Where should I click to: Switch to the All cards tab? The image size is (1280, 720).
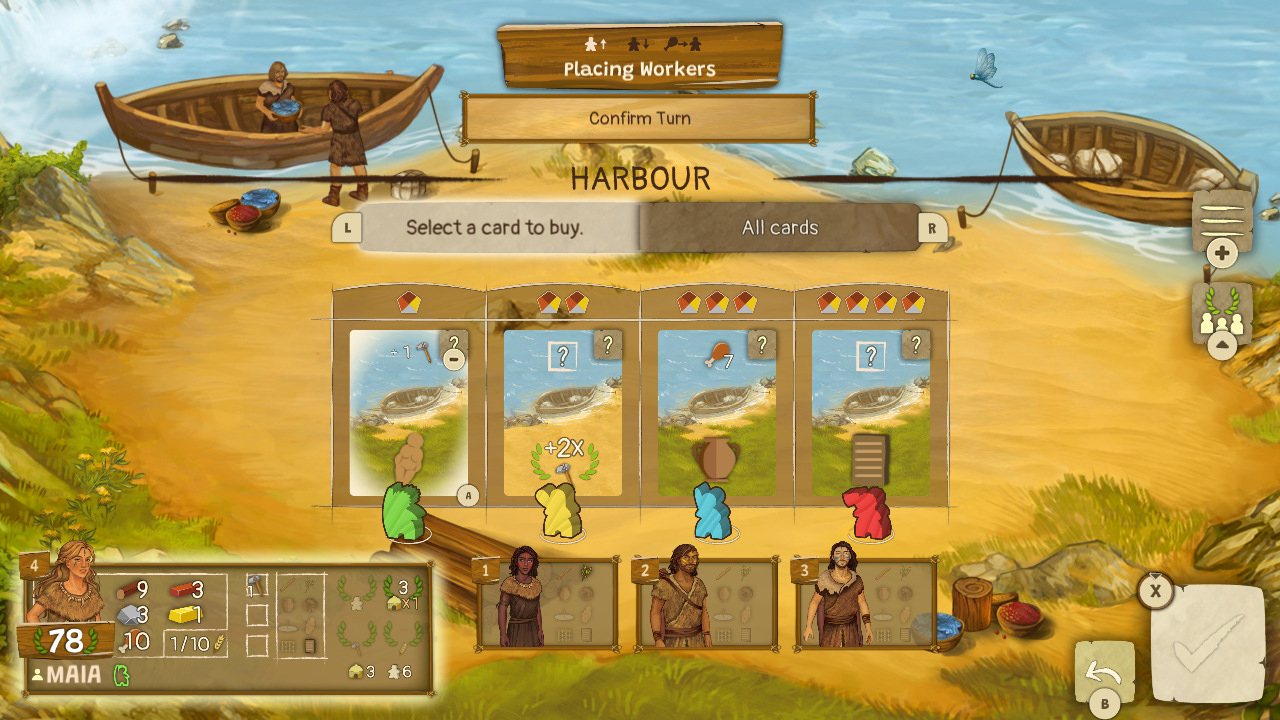point(778,228)
